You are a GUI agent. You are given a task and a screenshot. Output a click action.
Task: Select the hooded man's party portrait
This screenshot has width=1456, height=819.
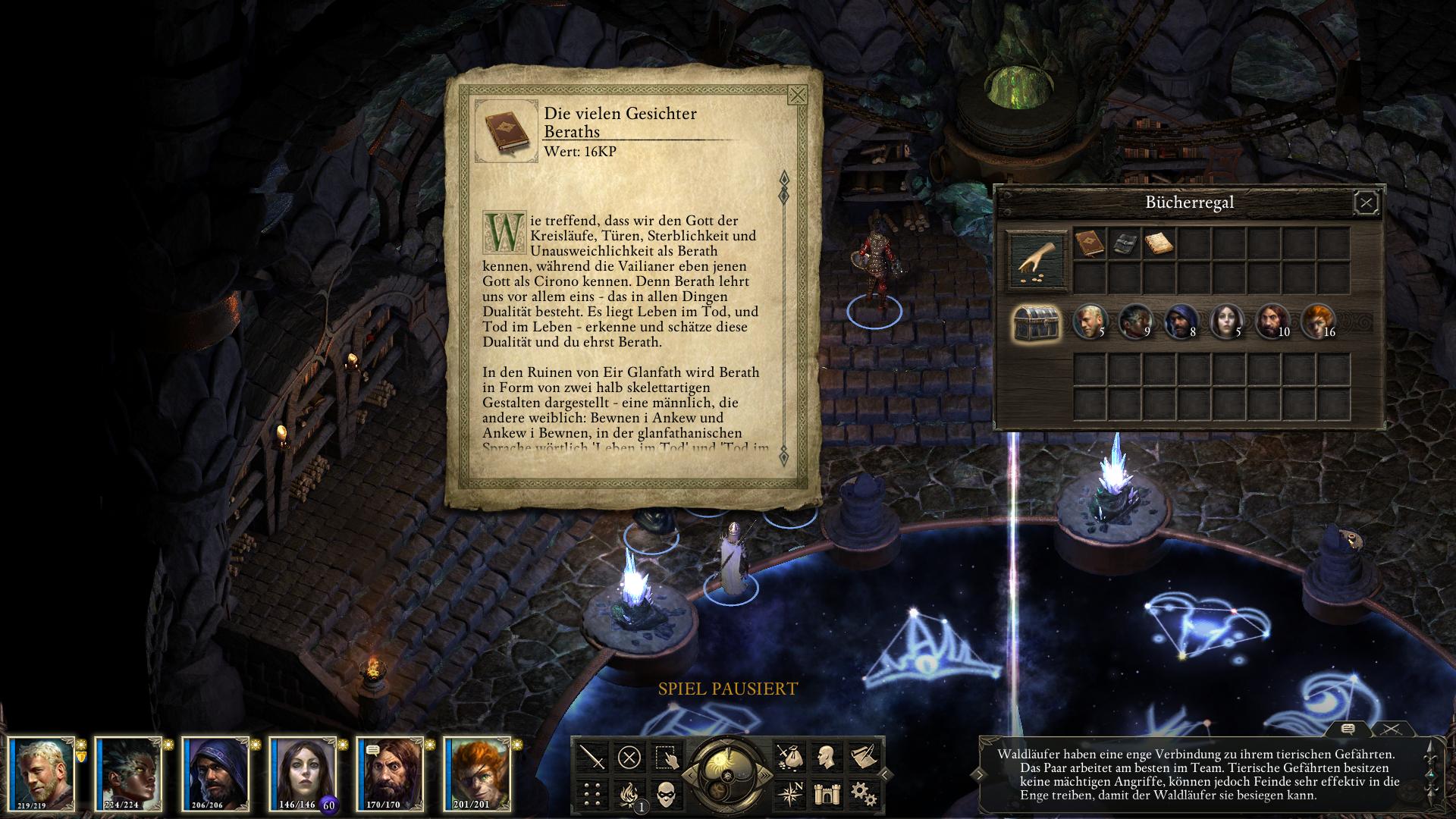point(215,773)
